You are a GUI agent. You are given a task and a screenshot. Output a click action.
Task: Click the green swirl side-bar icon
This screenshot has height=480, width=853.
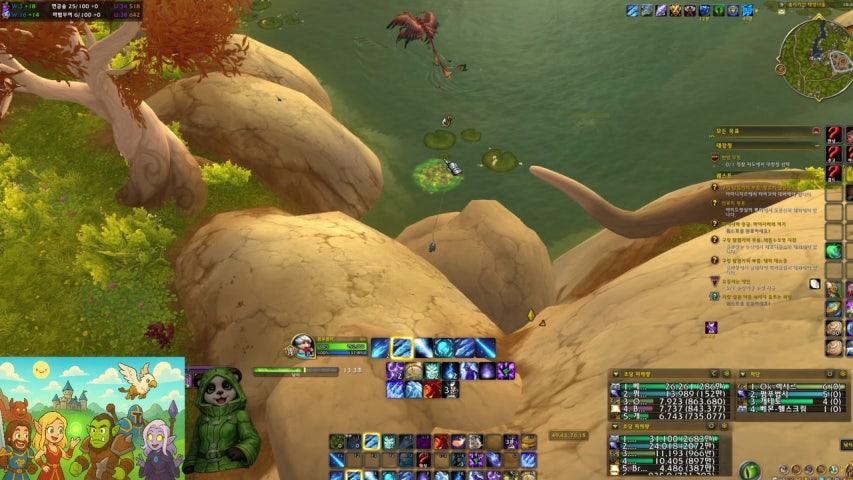[x=833, y=251]
